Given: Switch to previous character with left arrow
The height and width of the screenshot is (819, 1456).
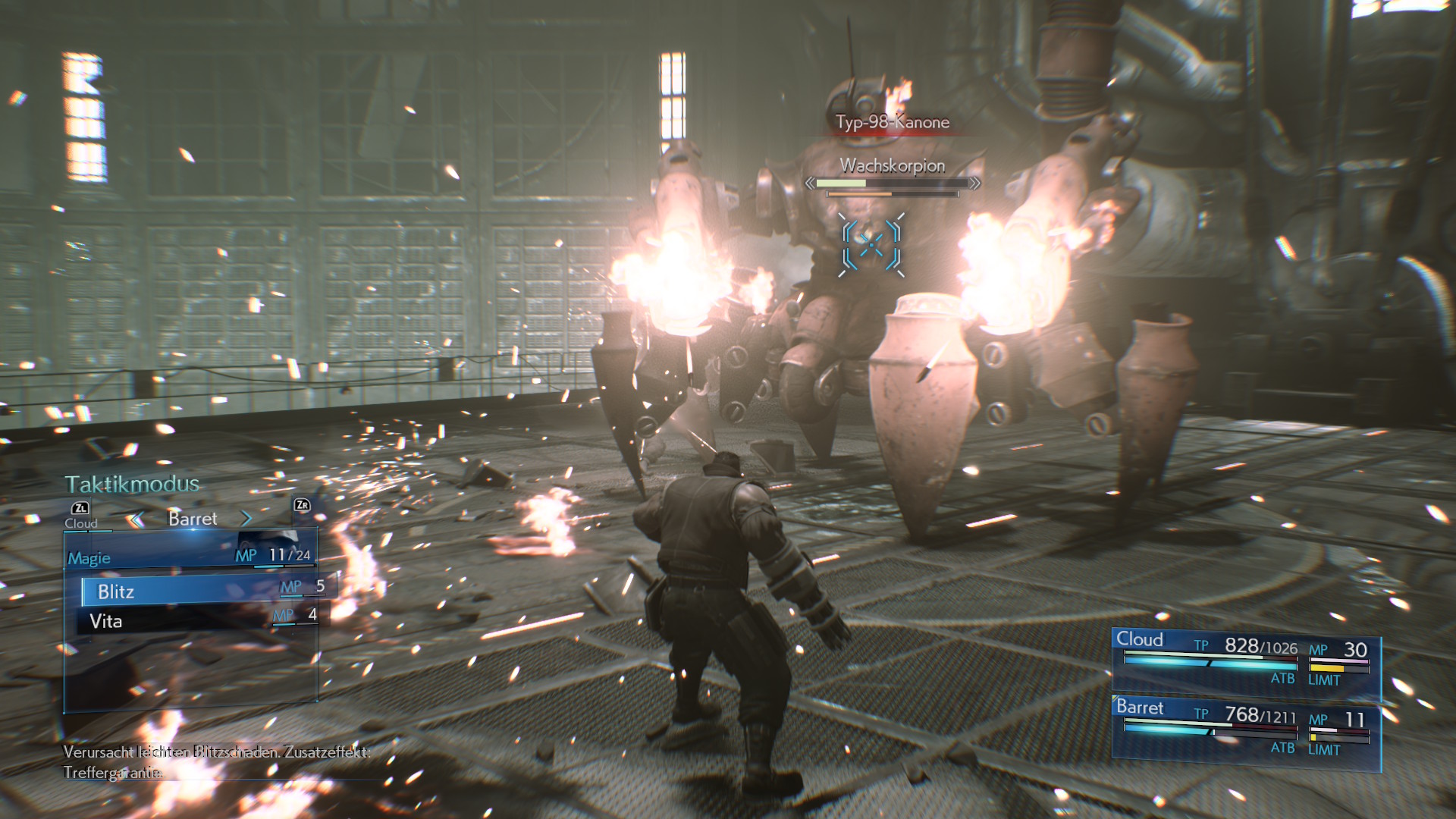Looking at the screenshot, I should pos(136,519).
